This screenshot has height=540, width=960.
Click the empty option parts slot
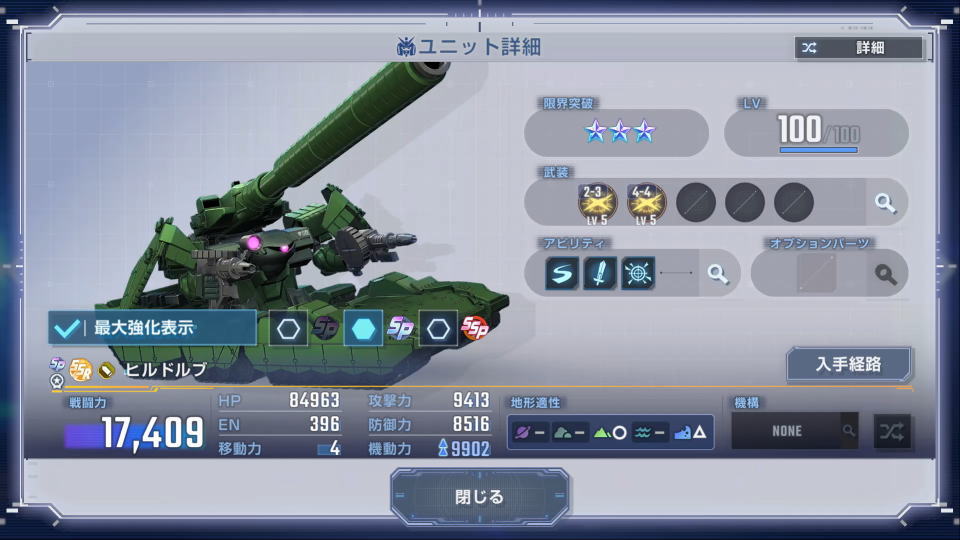[816, 273]
